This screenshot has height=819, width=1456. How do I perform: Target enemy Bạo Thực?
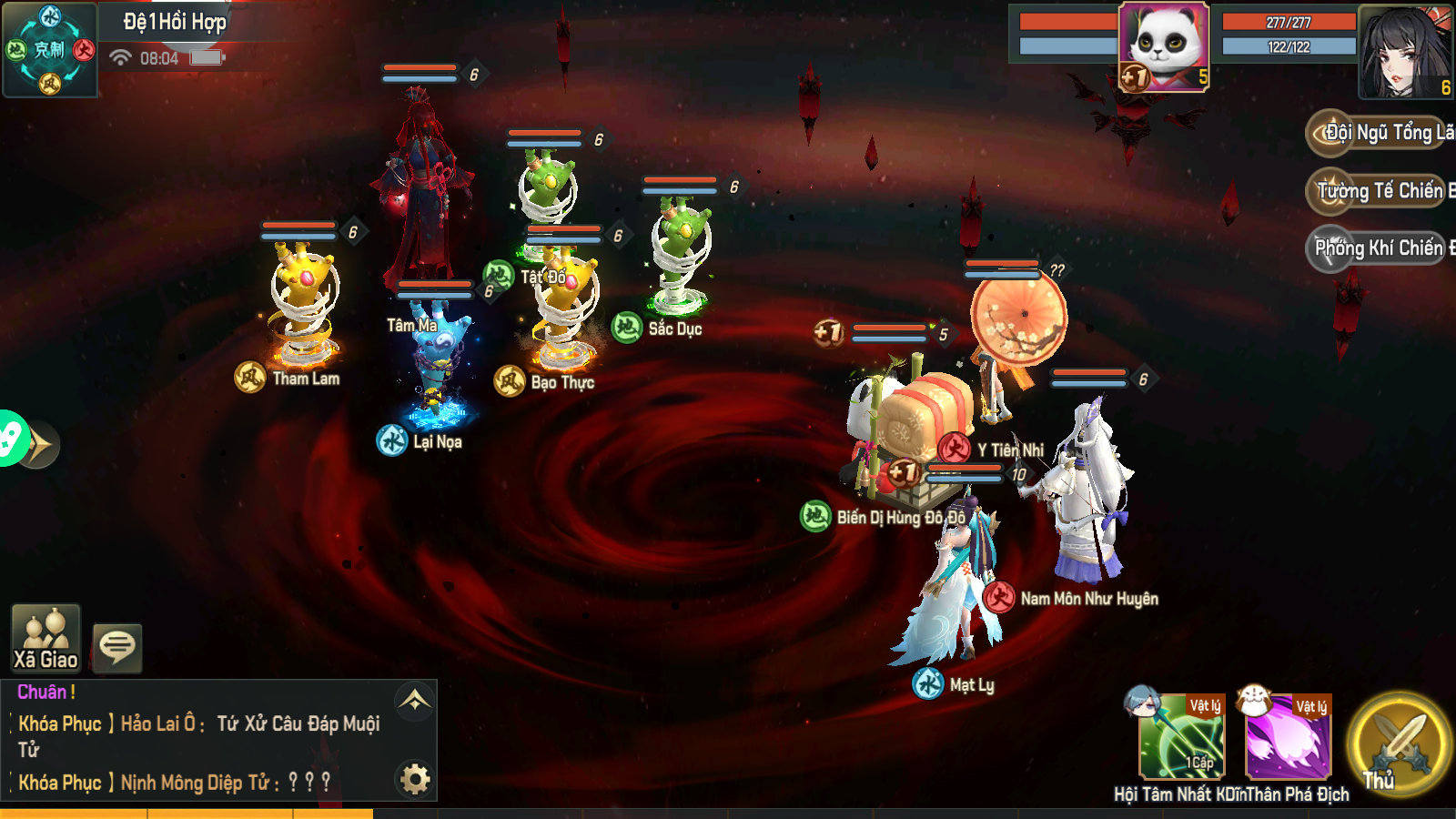(x=564, y=309)
